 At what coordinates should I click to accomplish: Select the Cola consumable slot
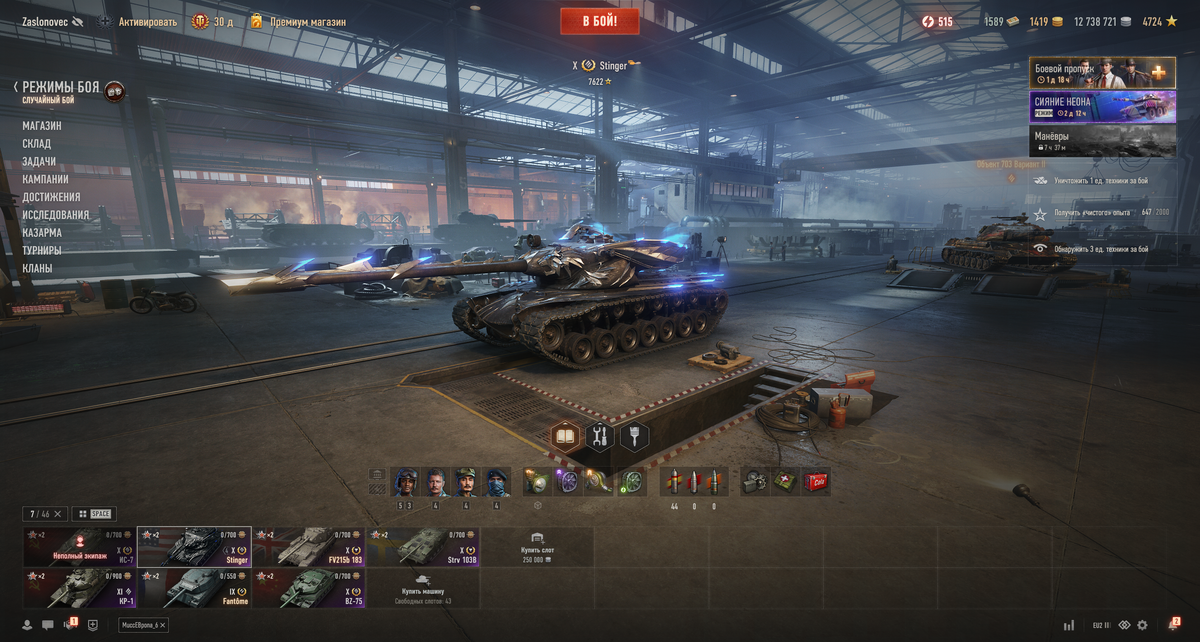pyautogui.click(x=817, y=482)
